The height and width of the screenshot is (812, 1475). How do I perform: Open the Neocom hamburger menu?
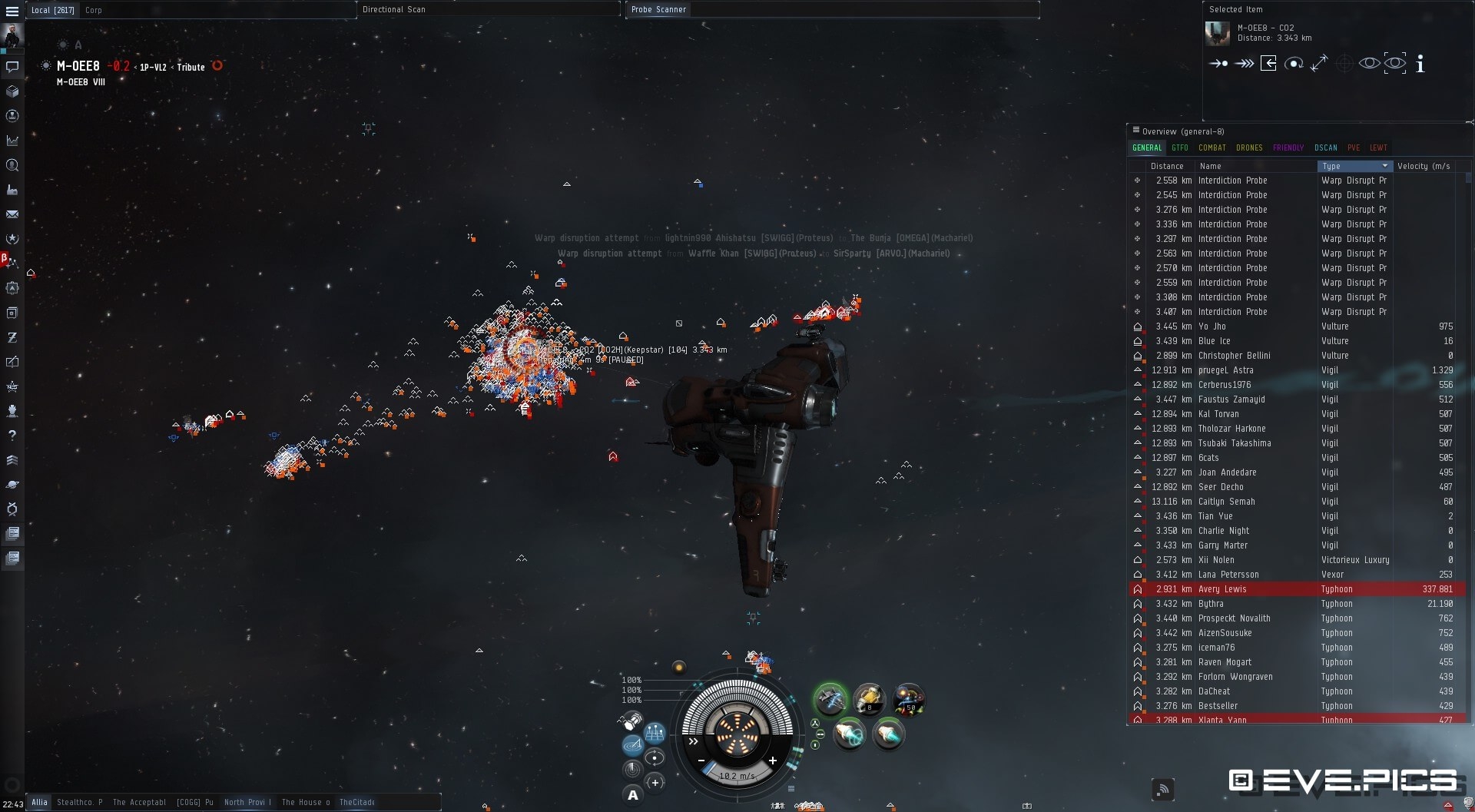[x=12, y=11]
